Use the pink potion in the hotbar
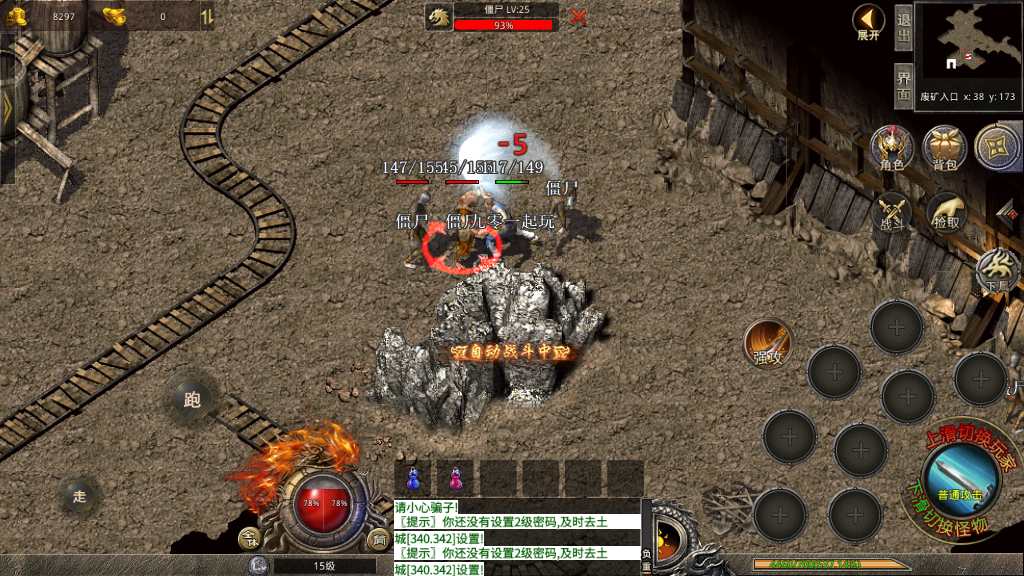This screenshot has height=576, width=1024. 456,479
